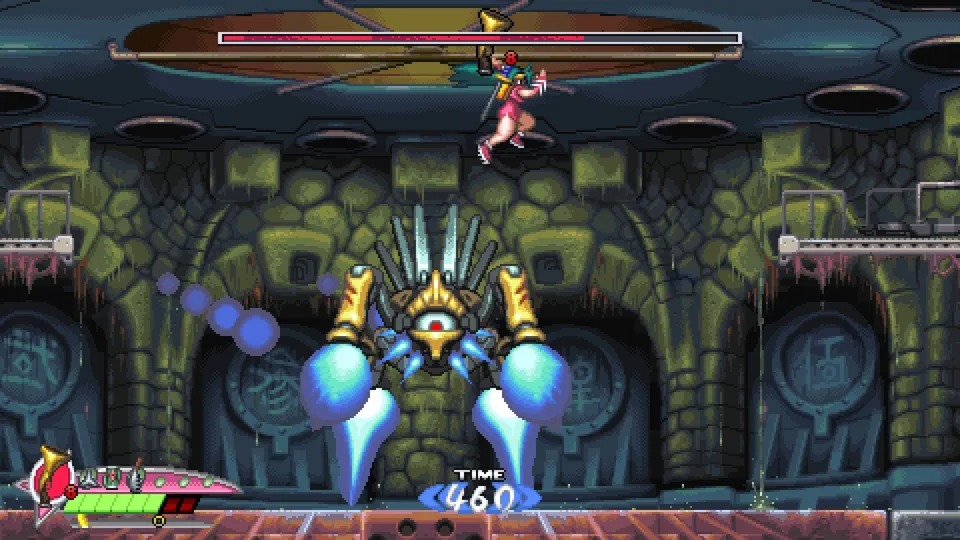960x540 pixels.
Task: Select the silver feather blade icon
Action: [x=137, y=477]
